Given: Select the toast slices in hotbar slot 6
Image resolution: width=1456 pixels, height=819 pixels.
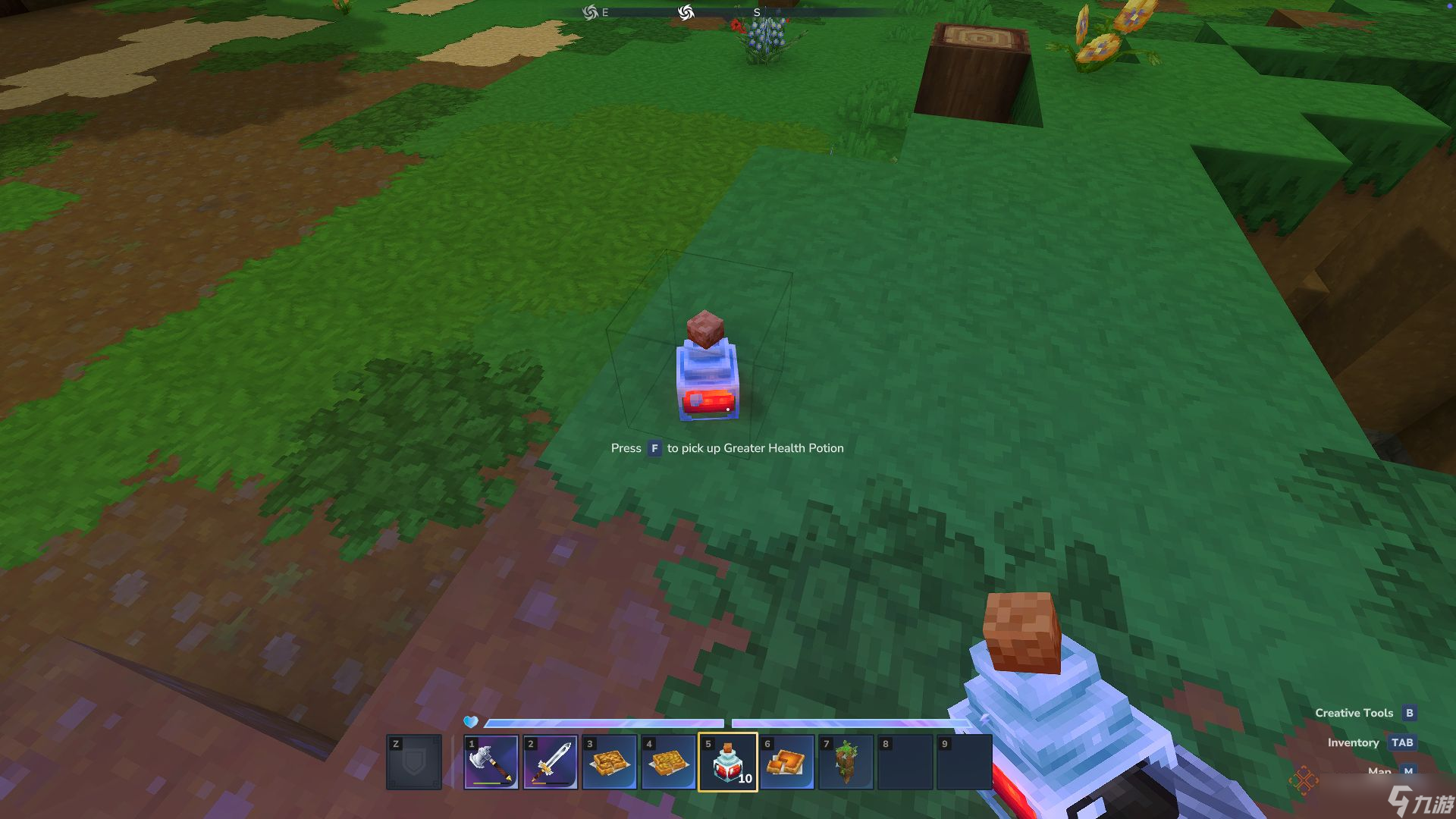Looking at the screenshot, I should (x=786, y=761).
